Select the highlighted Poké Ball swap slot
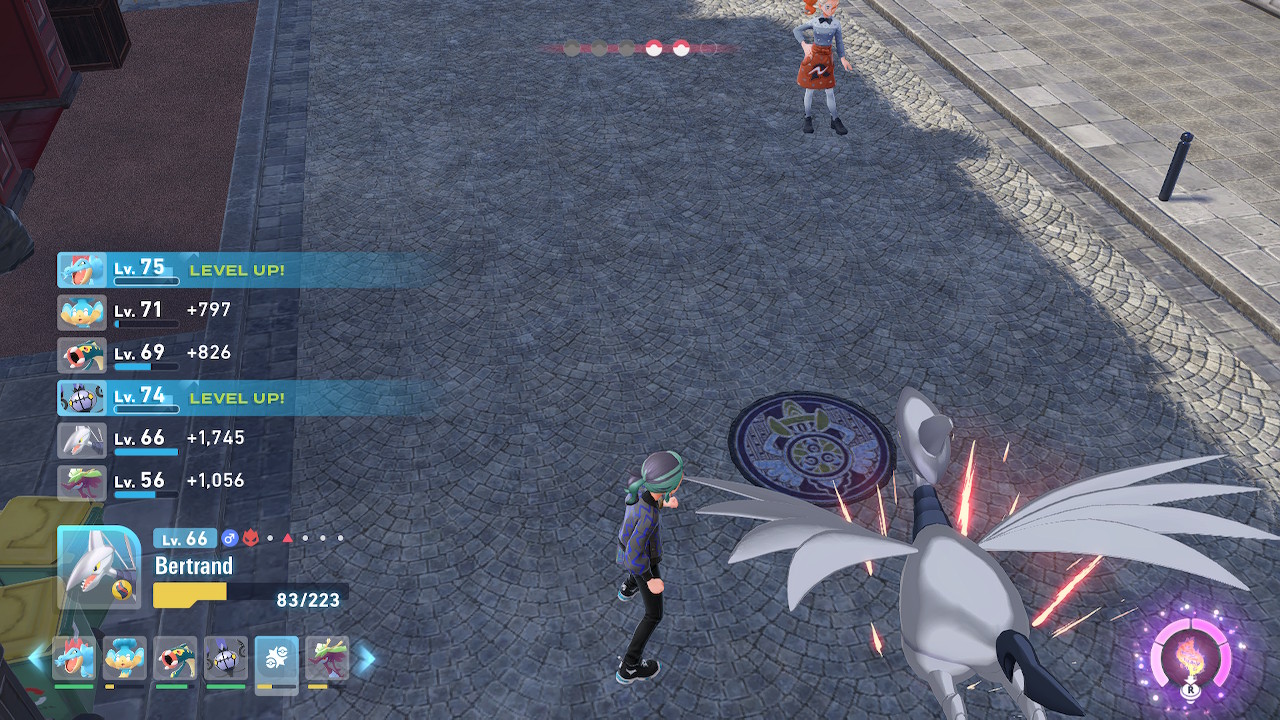The width and height of the screenshot is (1280, 720). [x=276, y=658]
